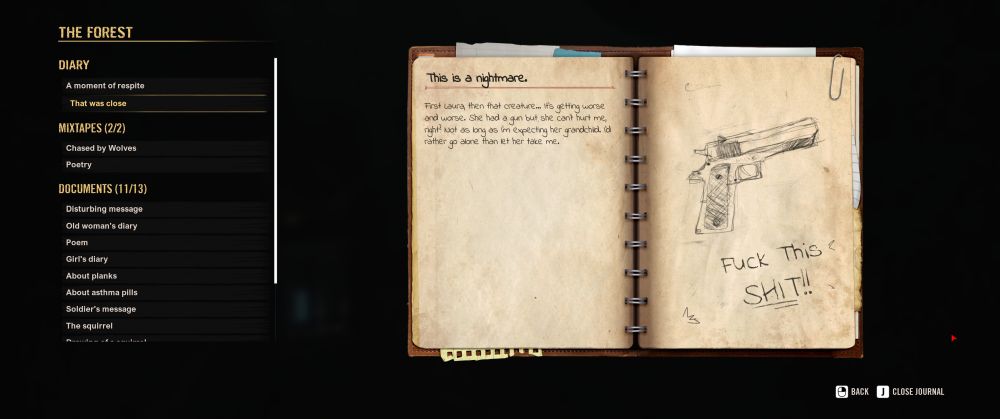Select the "That was close" diary entry
Viewport: 1000px width, 419px height.
[x=98, y=103]
